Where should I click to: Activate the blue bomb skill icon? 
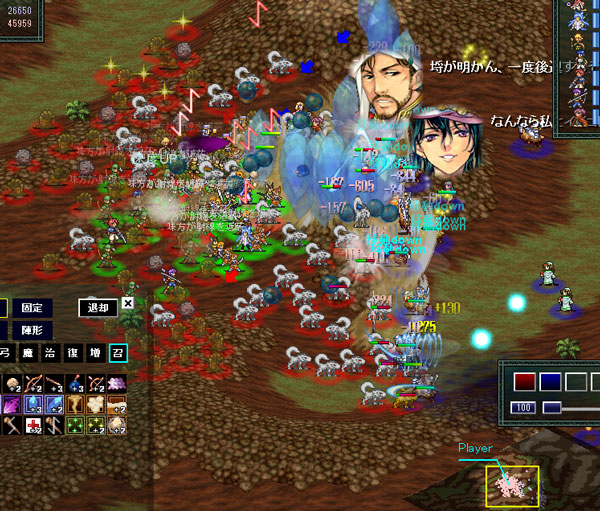[x=73, y=383]
